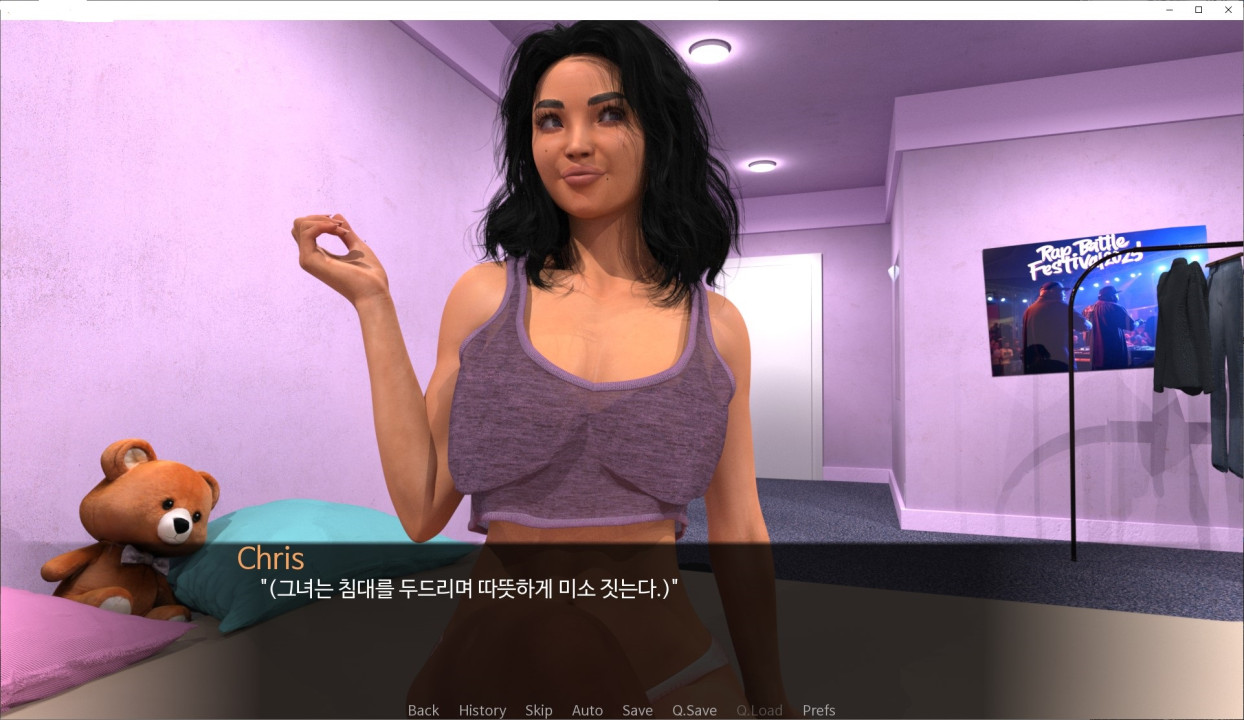Viewport: 1244px width, 720px height.
Task: Minimize the game window
Action: pos(1170,9)
